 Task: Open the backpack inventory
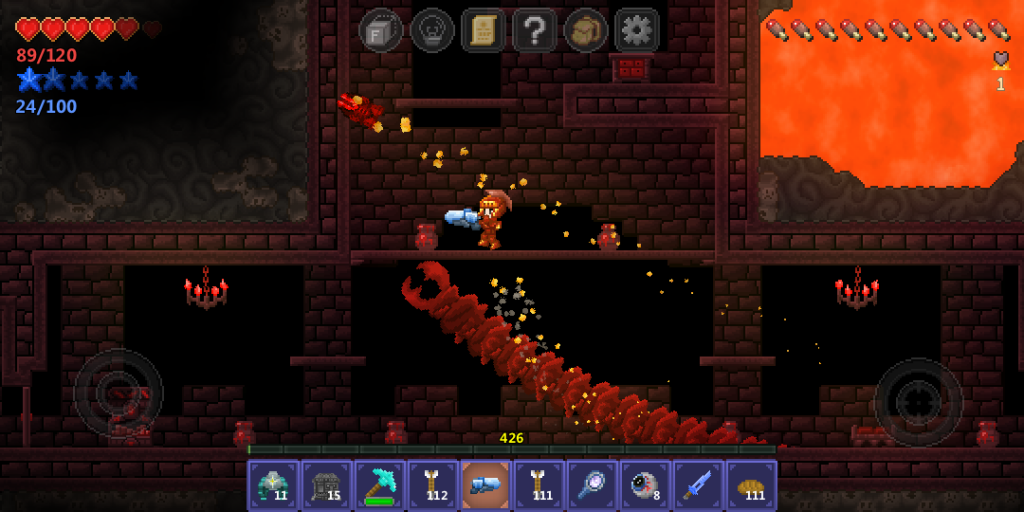[585, 30]
